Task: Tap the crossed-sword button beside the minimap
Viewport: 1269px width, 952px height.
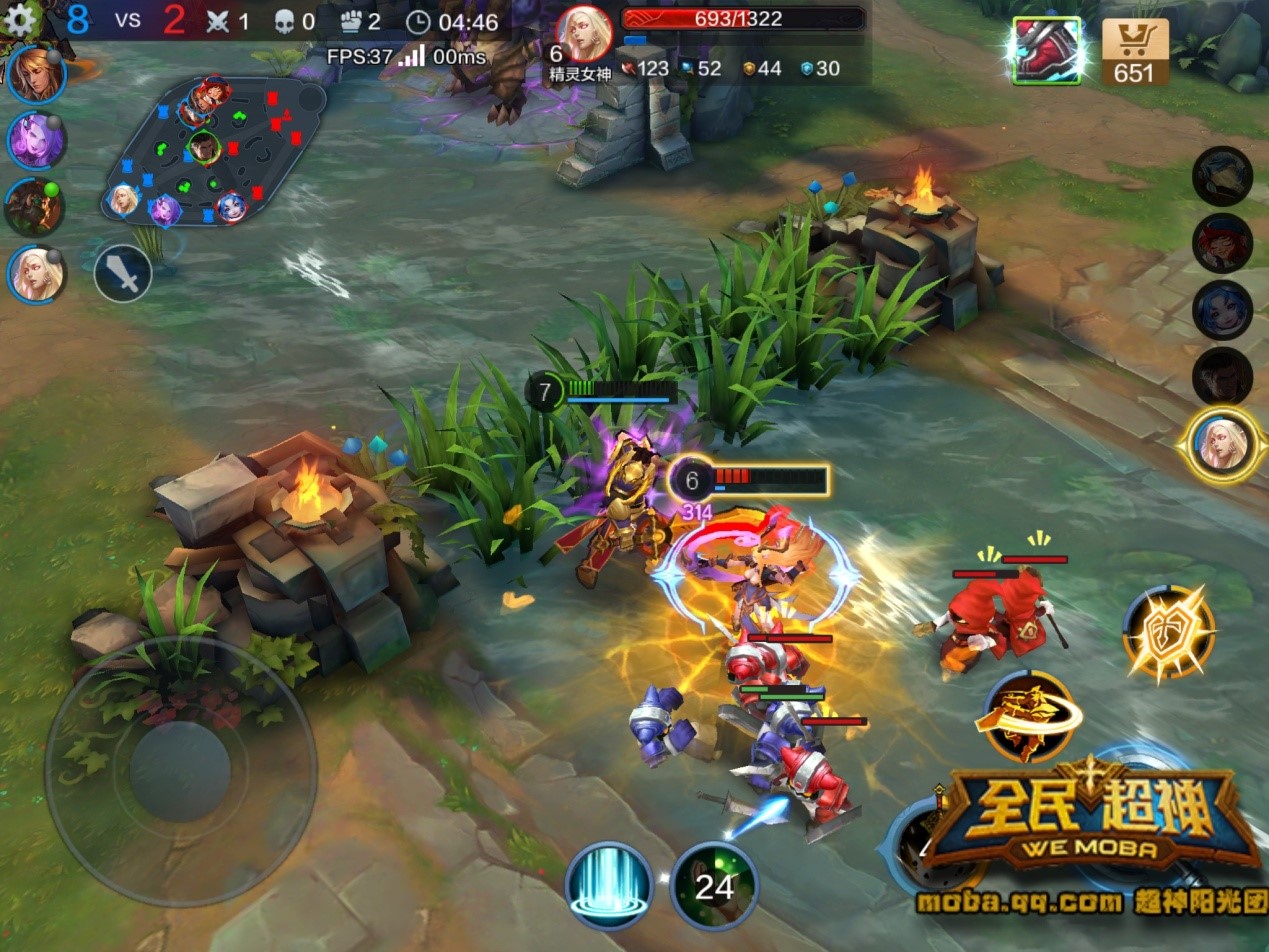Action: click(123, 273)
